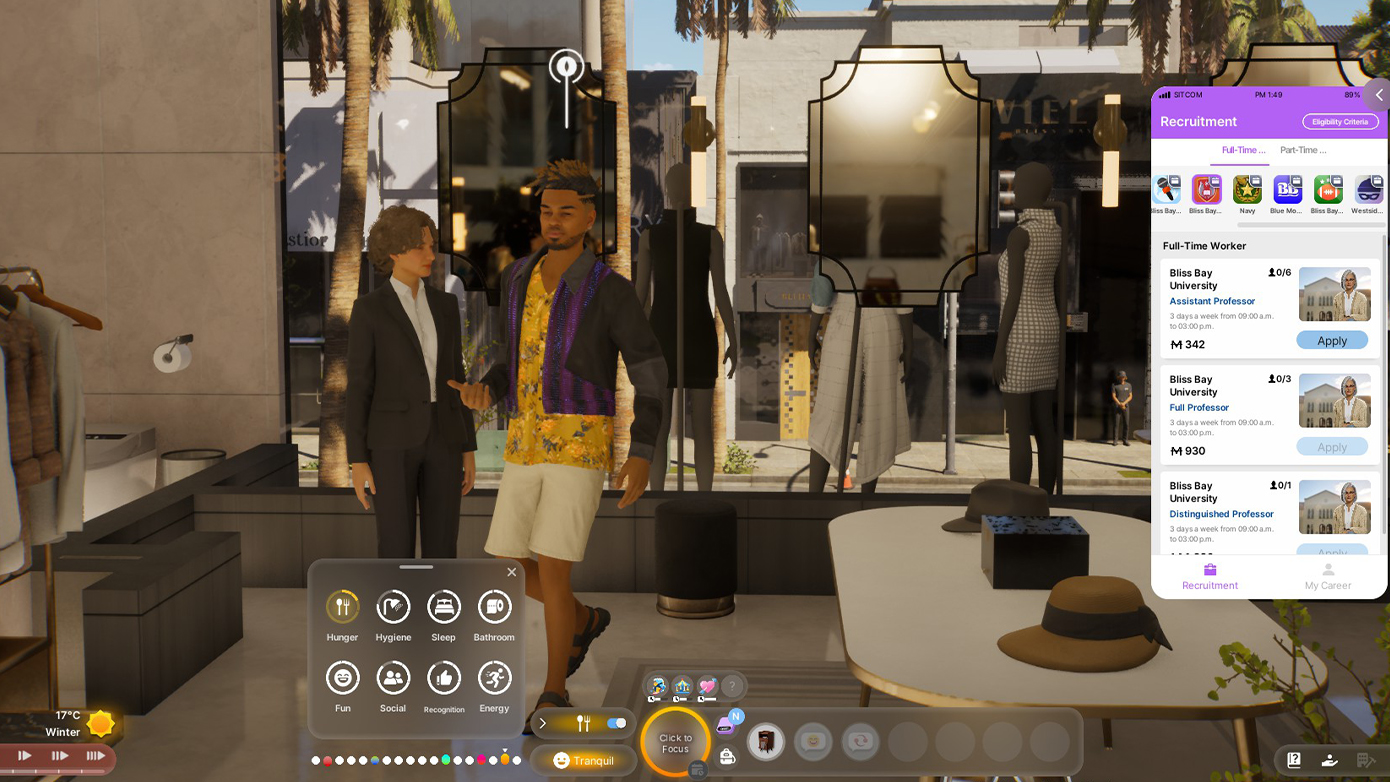Image resolution: width=1390 pixels, height=782 pixels.
Task: Select the yellow dot in the color row
Action: tap(507, 760)
